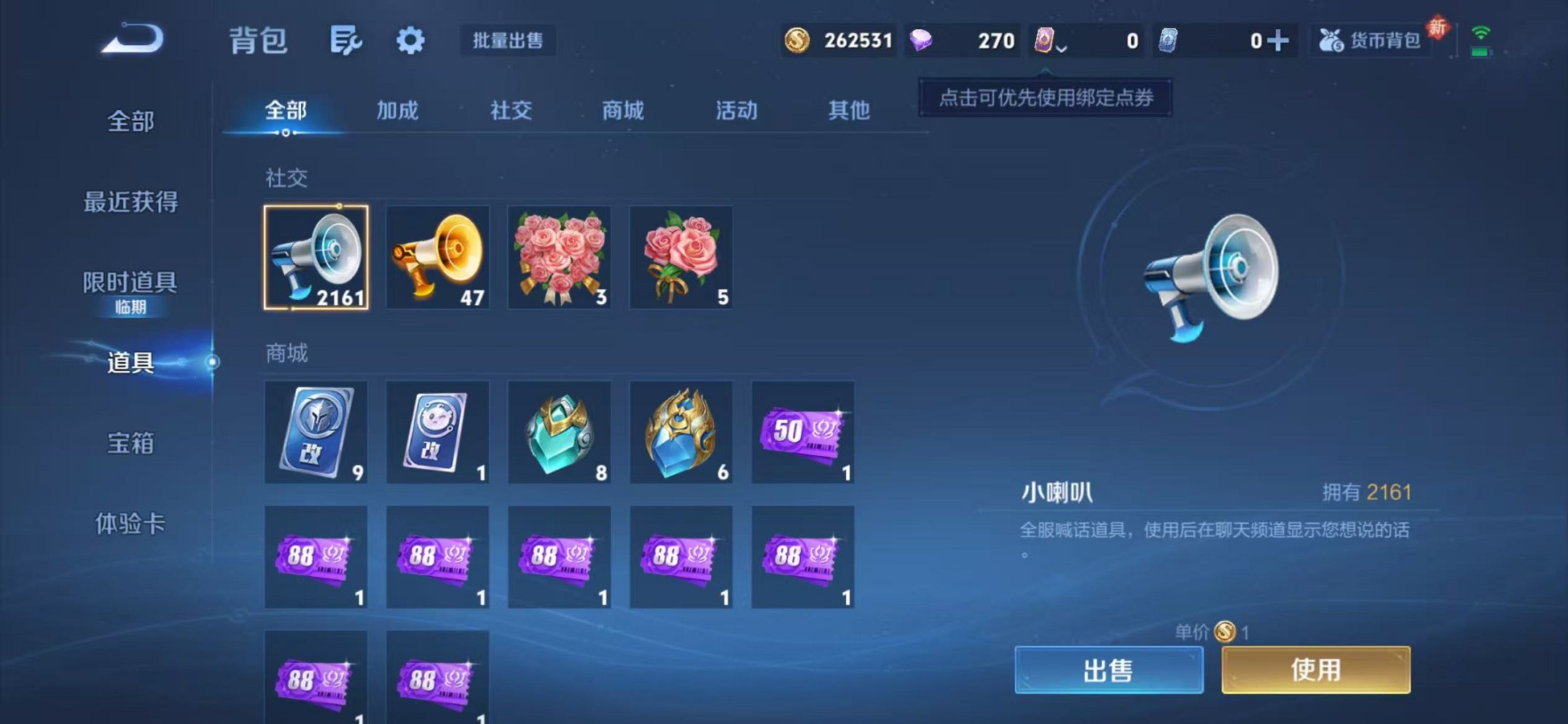The image size is (1568, 724).
Task: Dismiss the 点击可优先使用绑定点券 tooltip
Action: (x=1047, y=98)
